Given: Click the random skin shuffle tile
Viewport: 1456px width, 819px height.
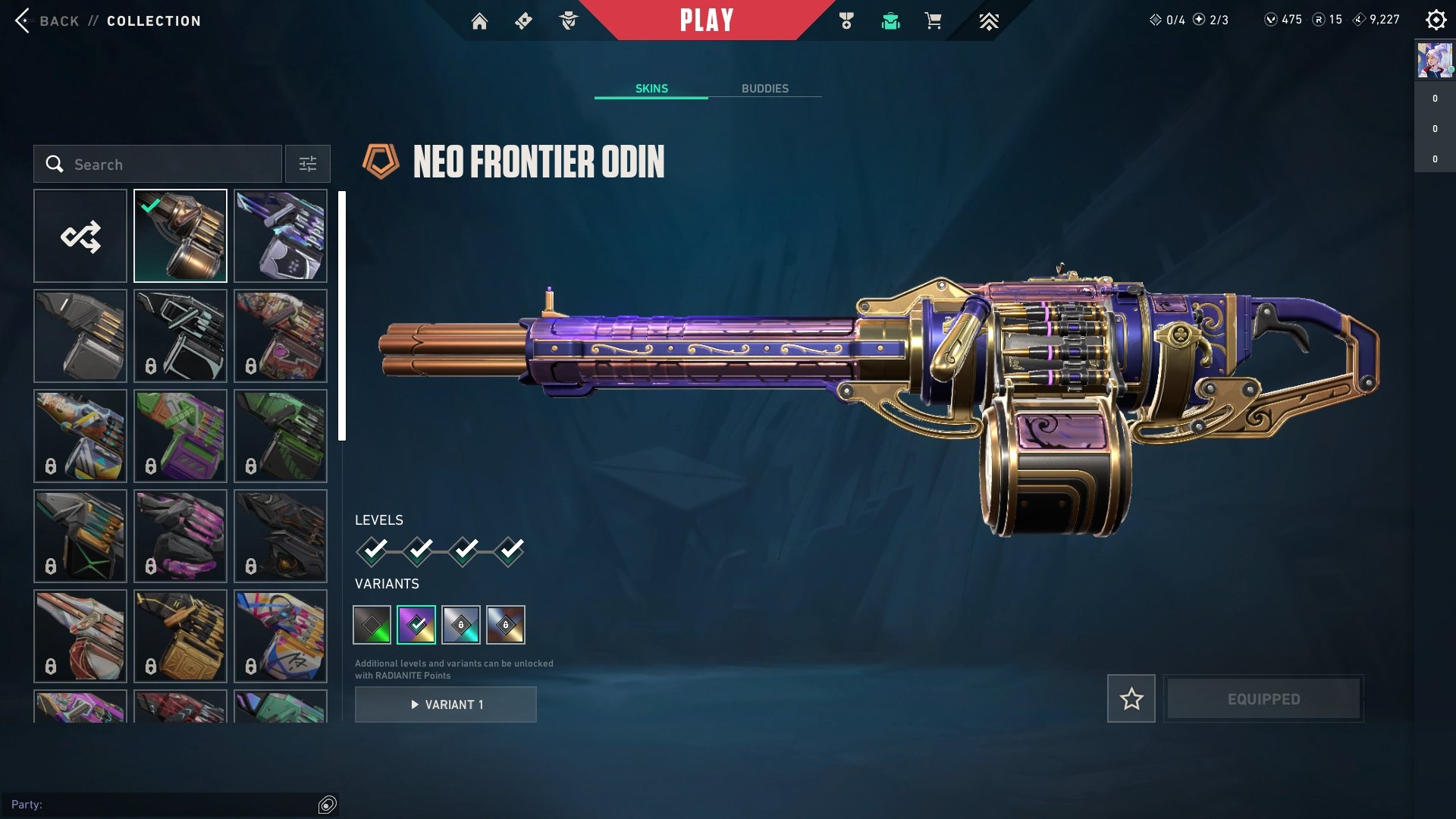Looking at the screenshot, I should (x=80, y=235).
